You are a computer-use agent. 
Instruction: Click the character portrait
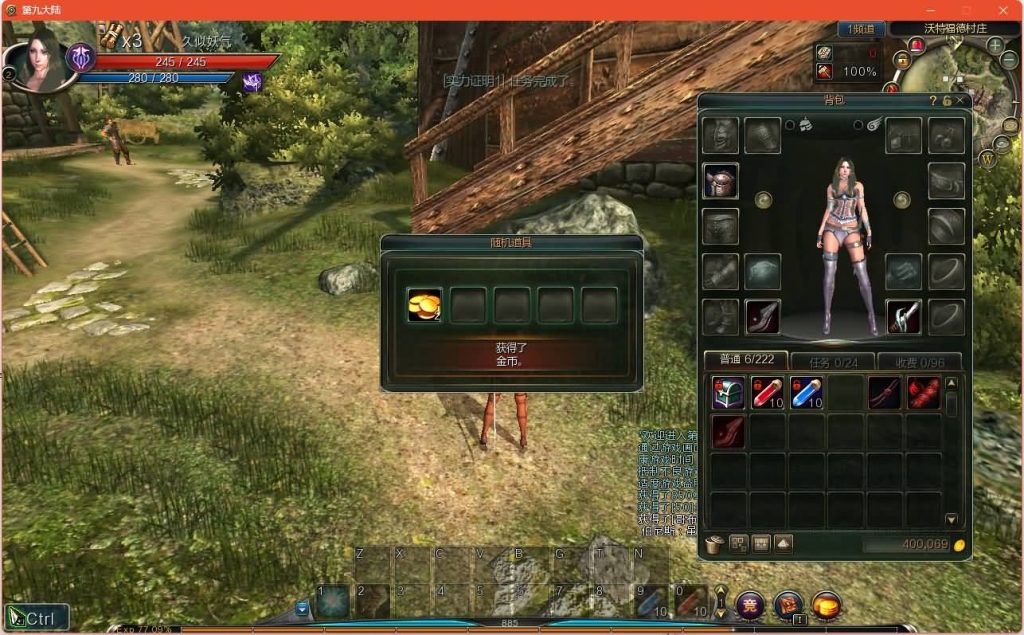pyautogui.click(x=42, y=58)
